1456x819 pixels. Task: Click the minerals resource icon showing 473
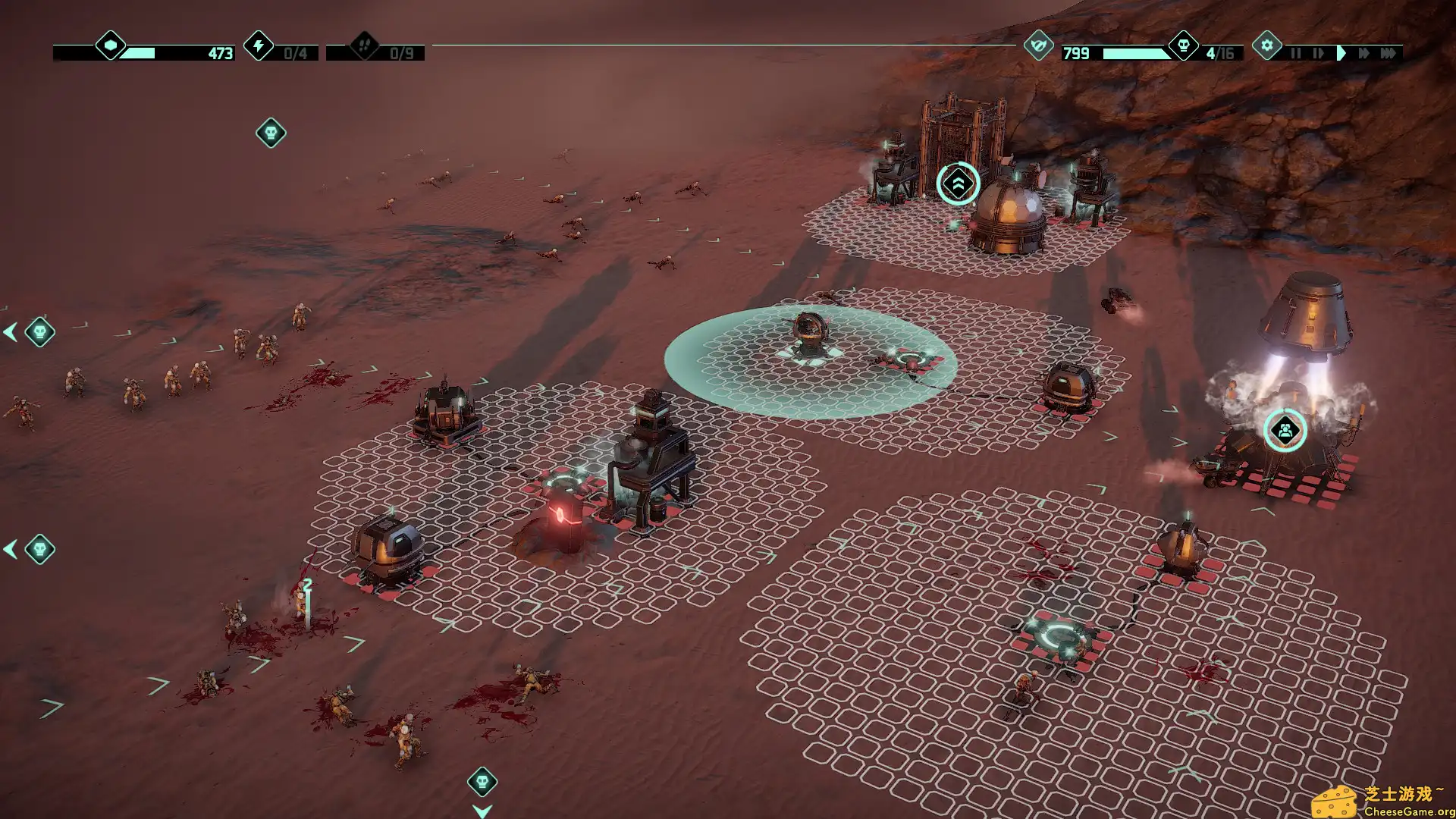[111, 45]
